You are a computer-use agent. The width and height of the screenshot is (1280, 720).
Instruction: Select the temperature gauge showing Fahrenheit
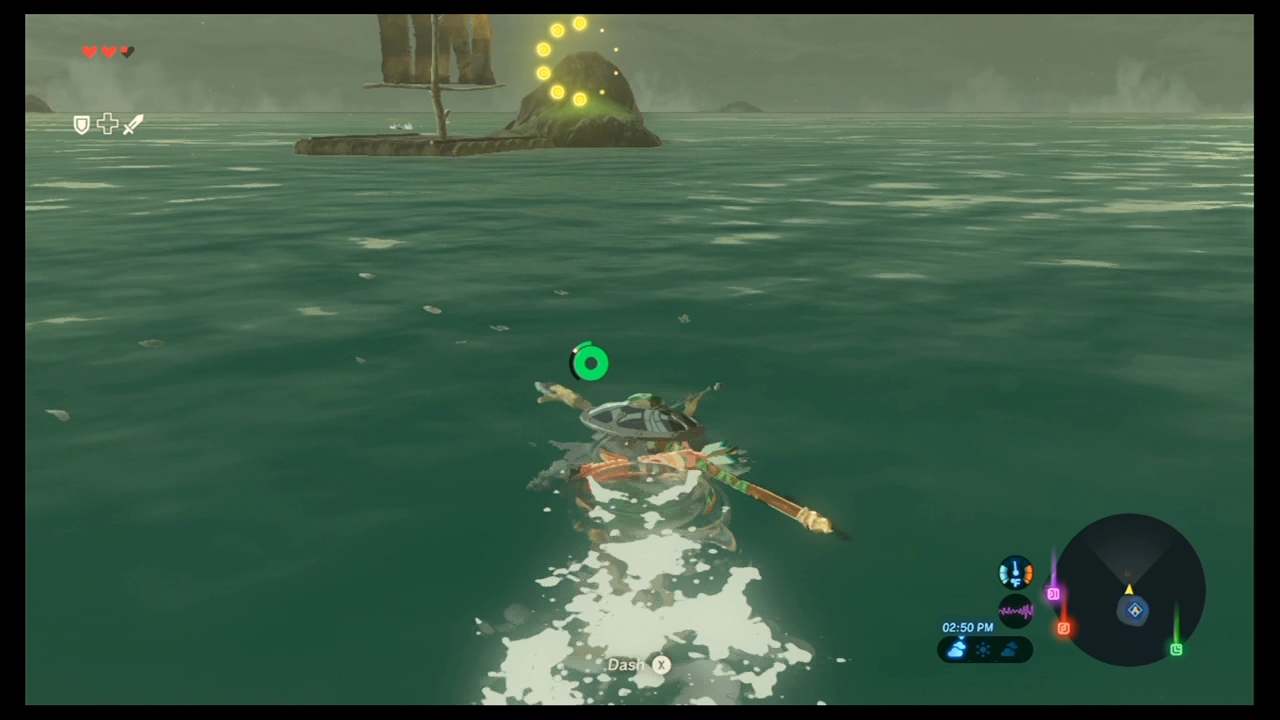click(1015, 573)
